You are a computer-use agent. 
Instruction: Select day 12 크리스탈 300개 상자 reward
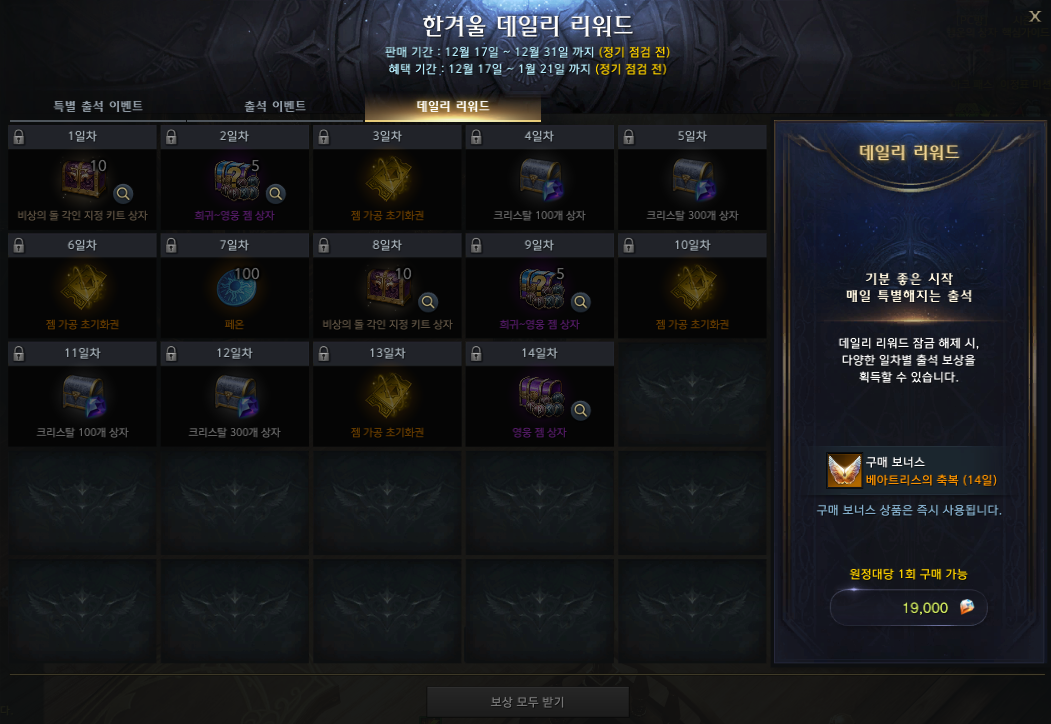(235, 396)
